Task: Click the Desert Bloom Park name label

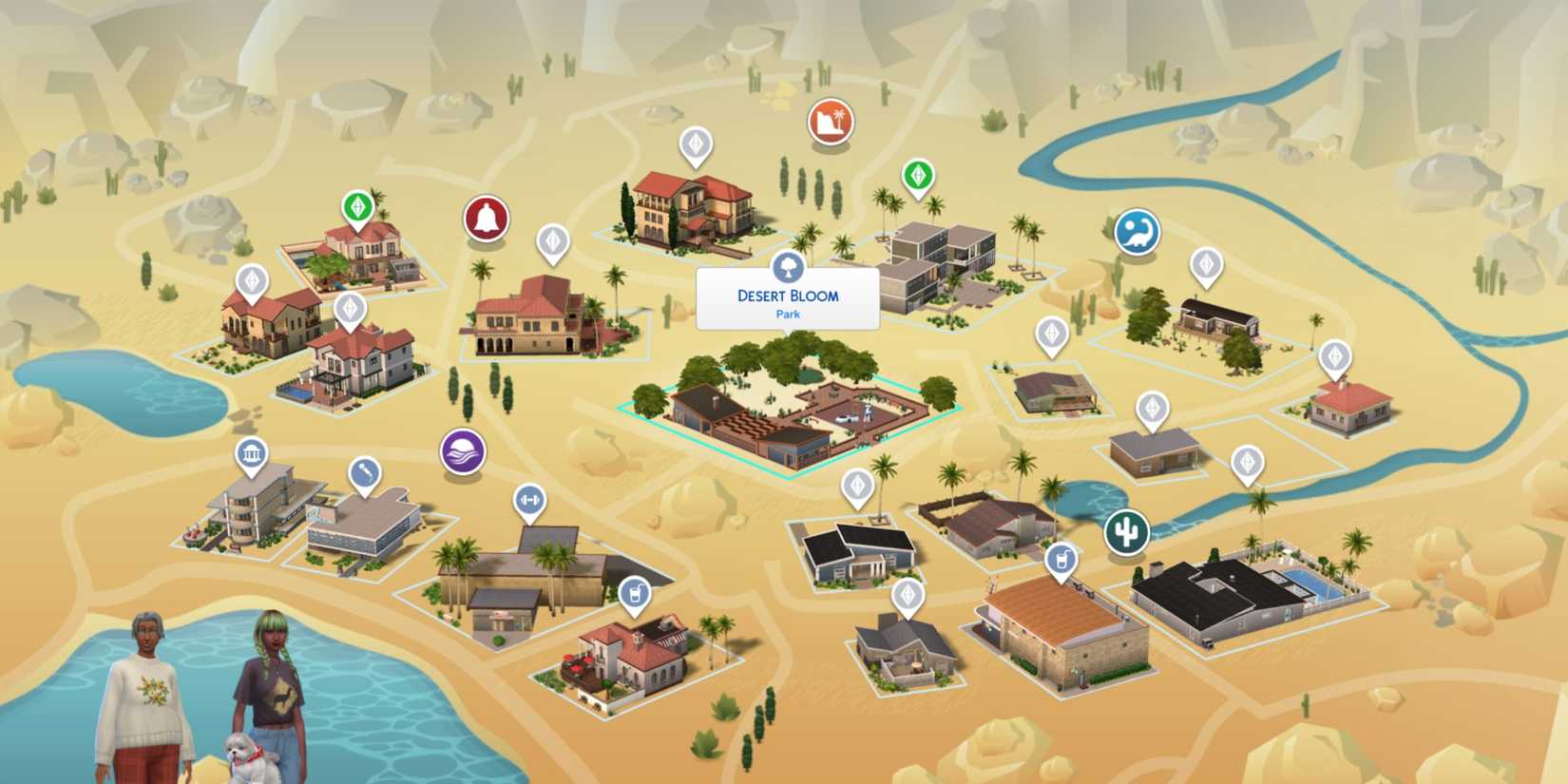Action: 788,297
